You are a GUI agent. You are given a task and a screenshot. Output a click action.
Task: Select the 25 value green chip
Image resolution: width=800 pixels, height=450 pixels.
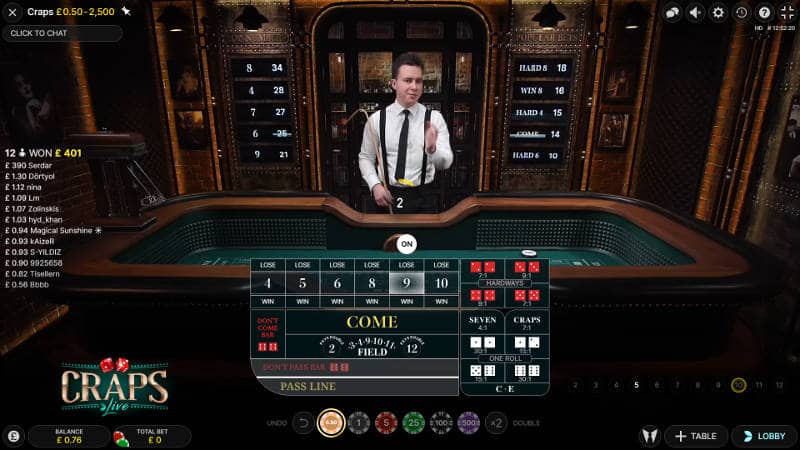point(414,423)
